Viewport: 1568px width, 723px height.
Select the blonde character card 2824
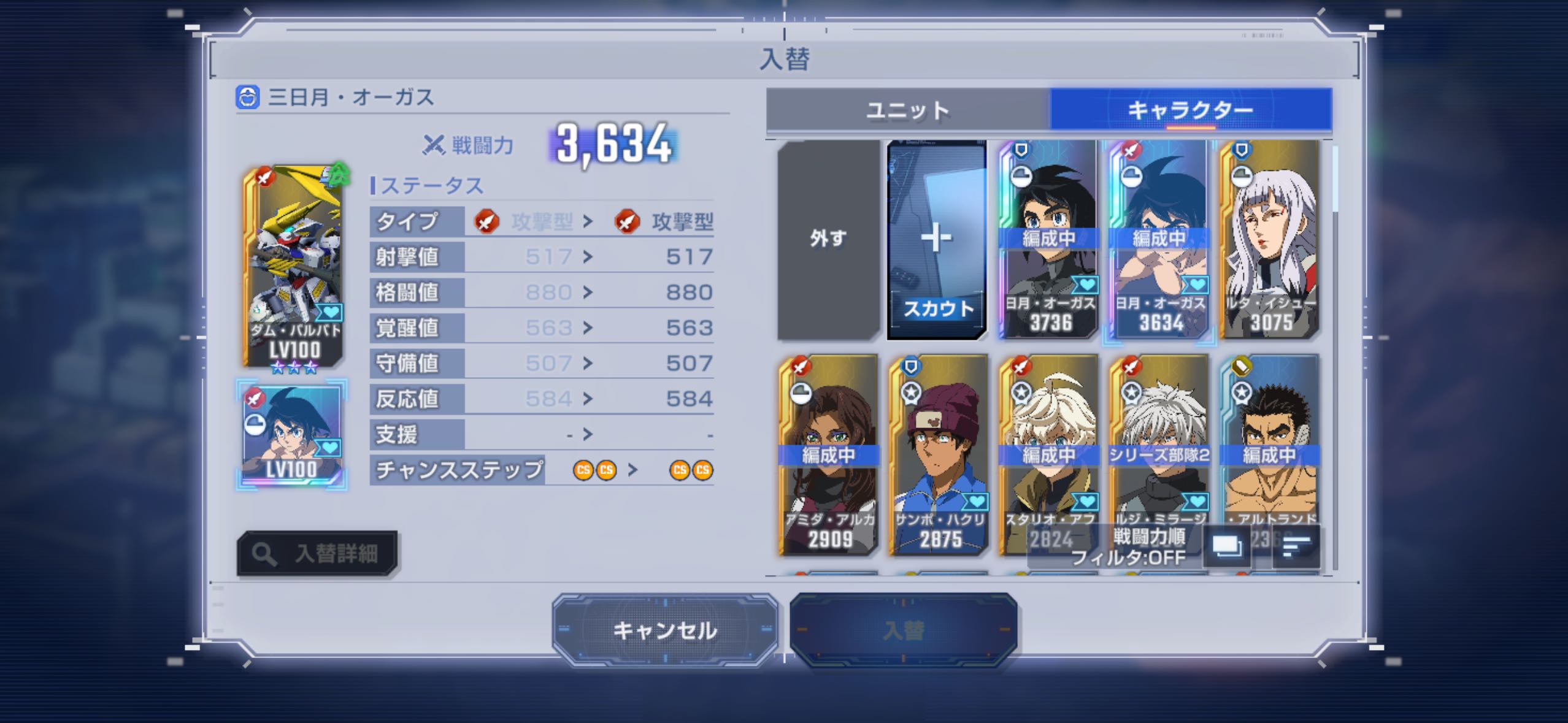[1048, 442]
